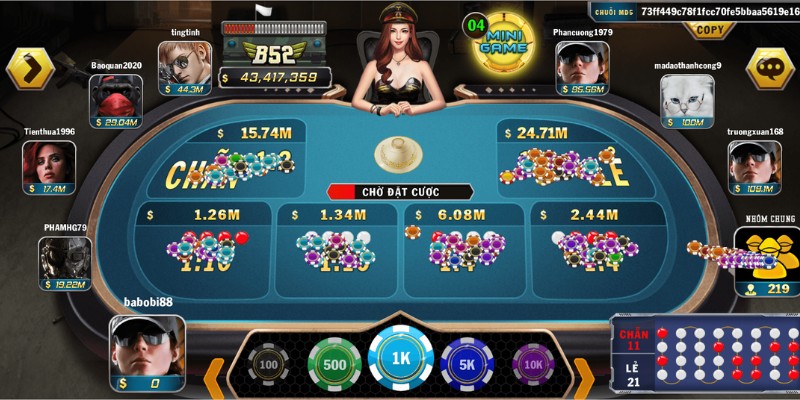Pick the blue 5K chip
The height and width of the screenshot is (400, 800).
coord(467,364)
